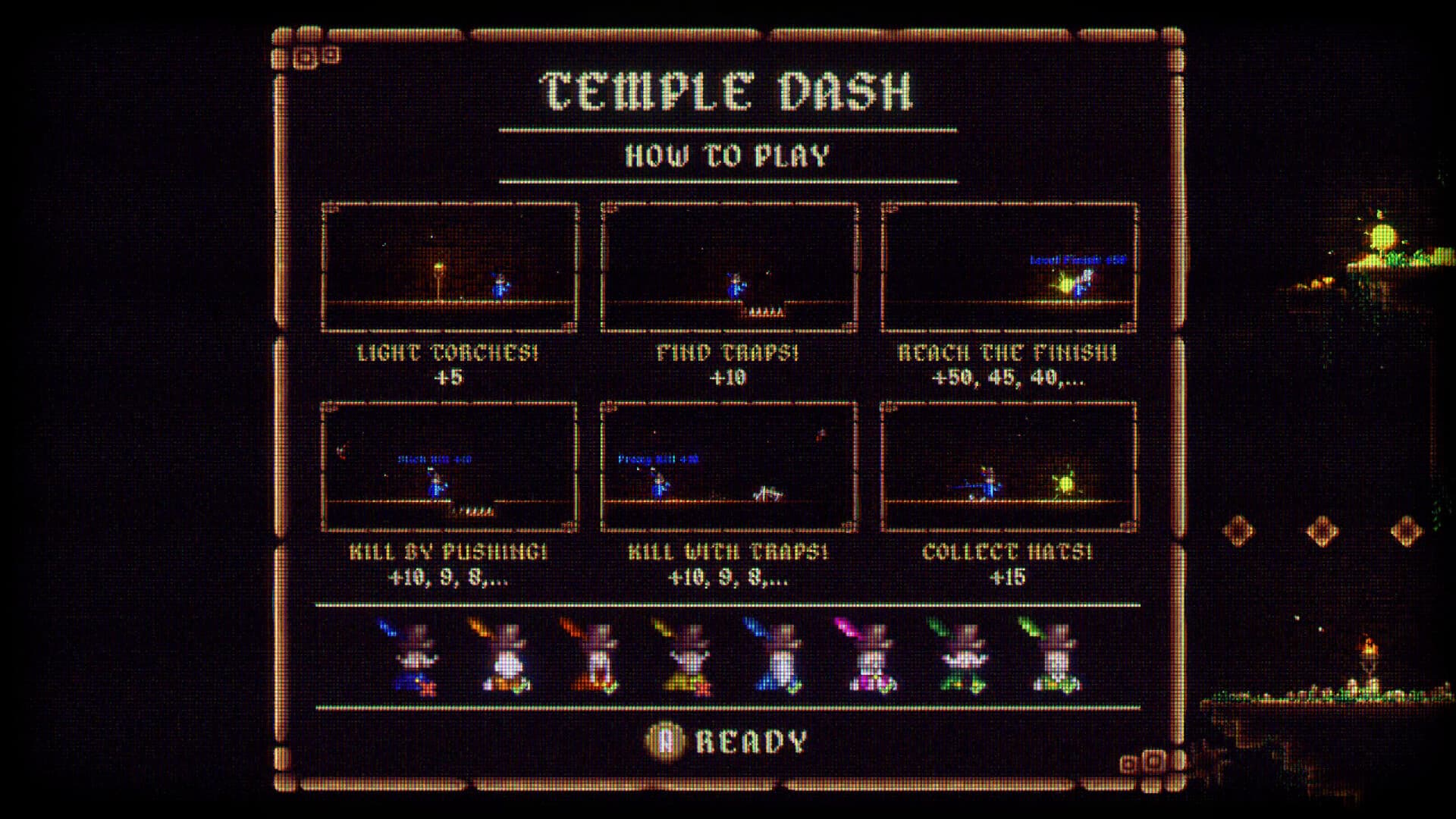Click the spike trap in the Find Traps panel
This screenshot has width=1456, height=819.
pyautogui.click(x=766, y=309)
